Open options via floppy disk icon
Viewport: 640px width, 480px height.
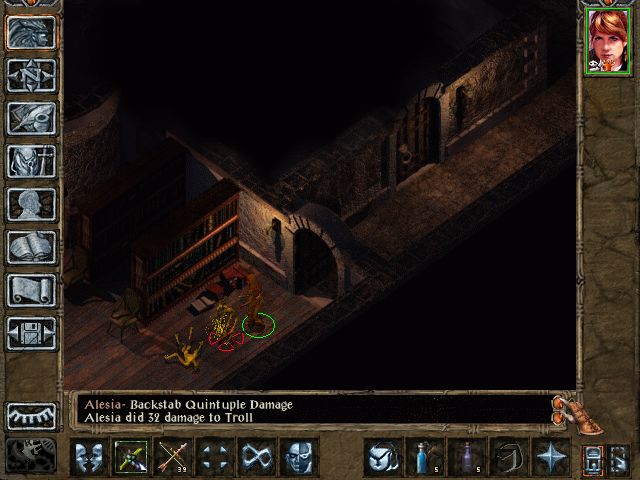coord(31,333)
